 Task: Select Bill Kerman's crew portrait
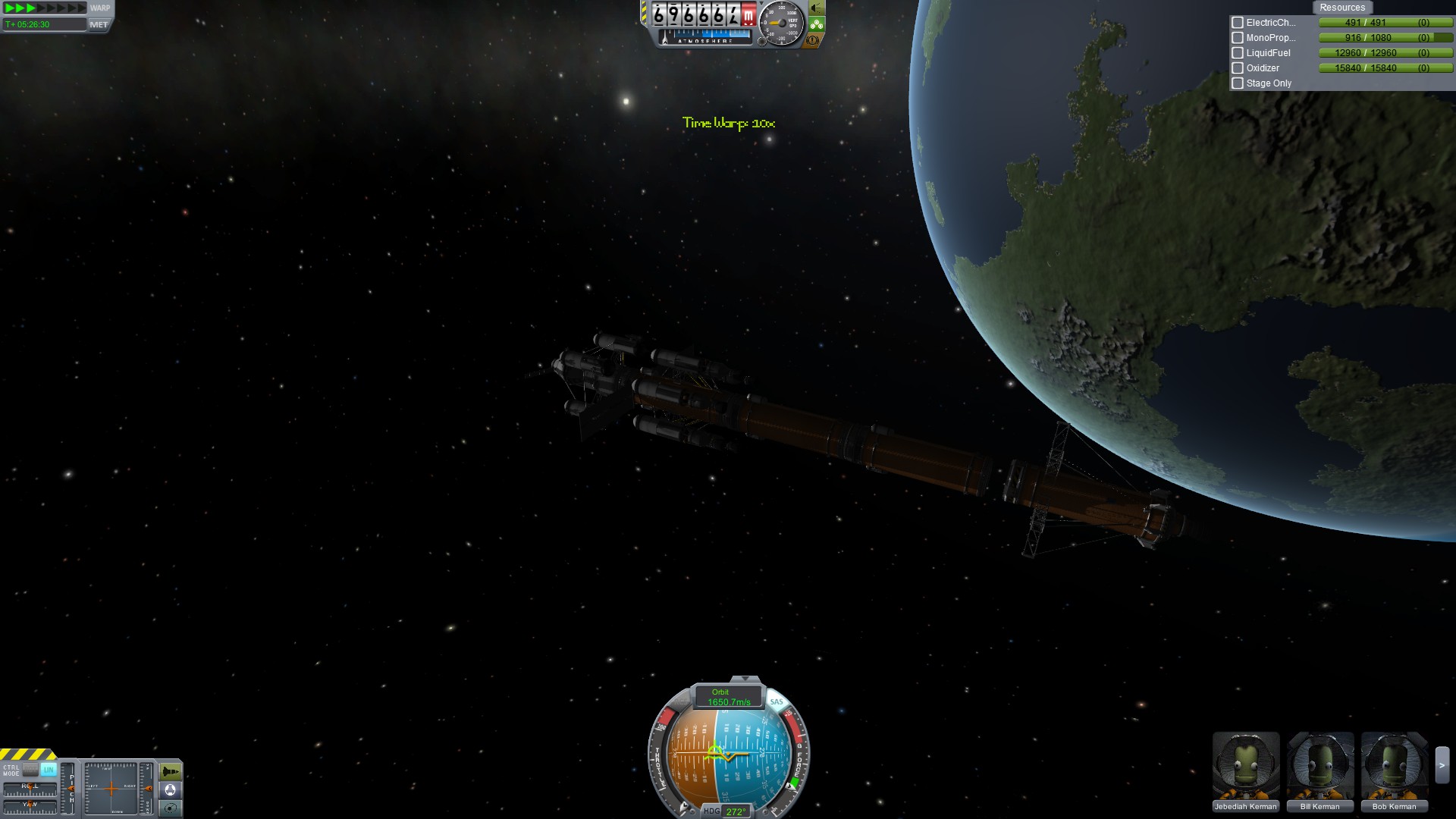click(1319, 766)
